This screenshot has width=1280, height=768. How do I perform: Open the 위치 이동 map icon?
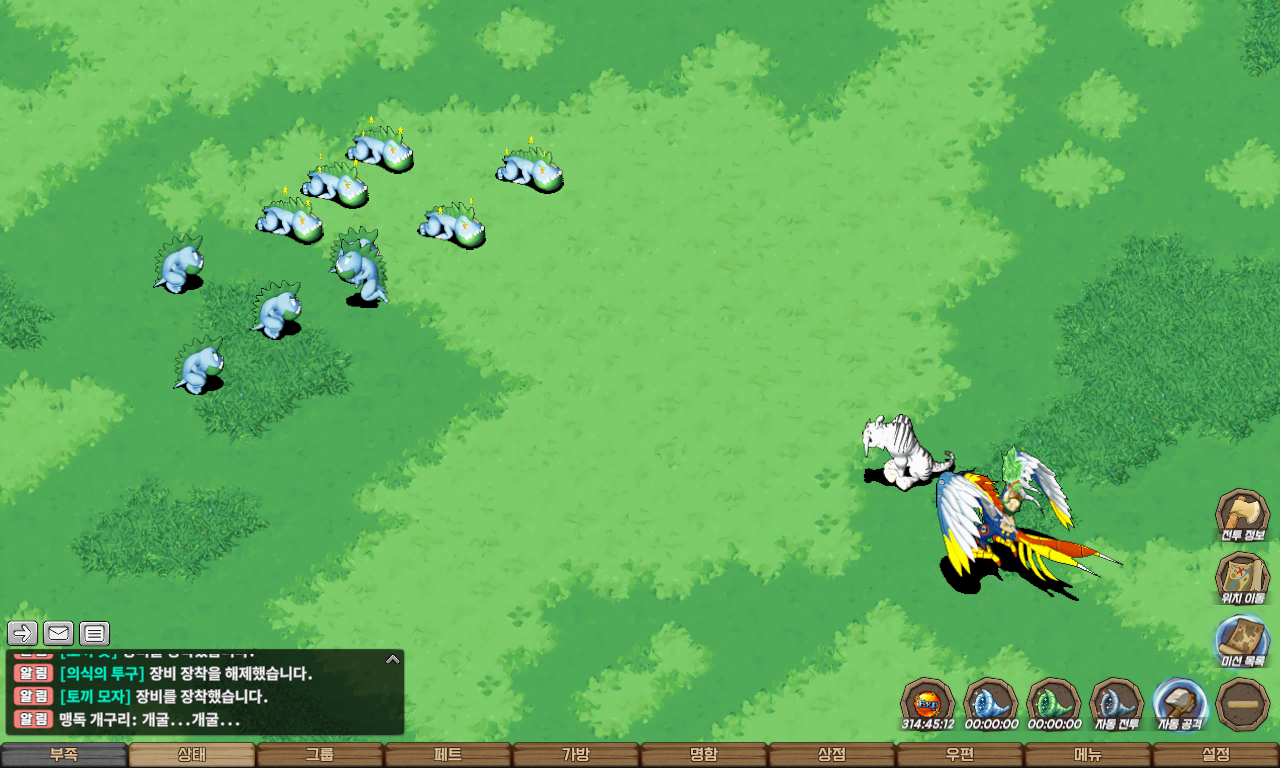click(1242, 578)
